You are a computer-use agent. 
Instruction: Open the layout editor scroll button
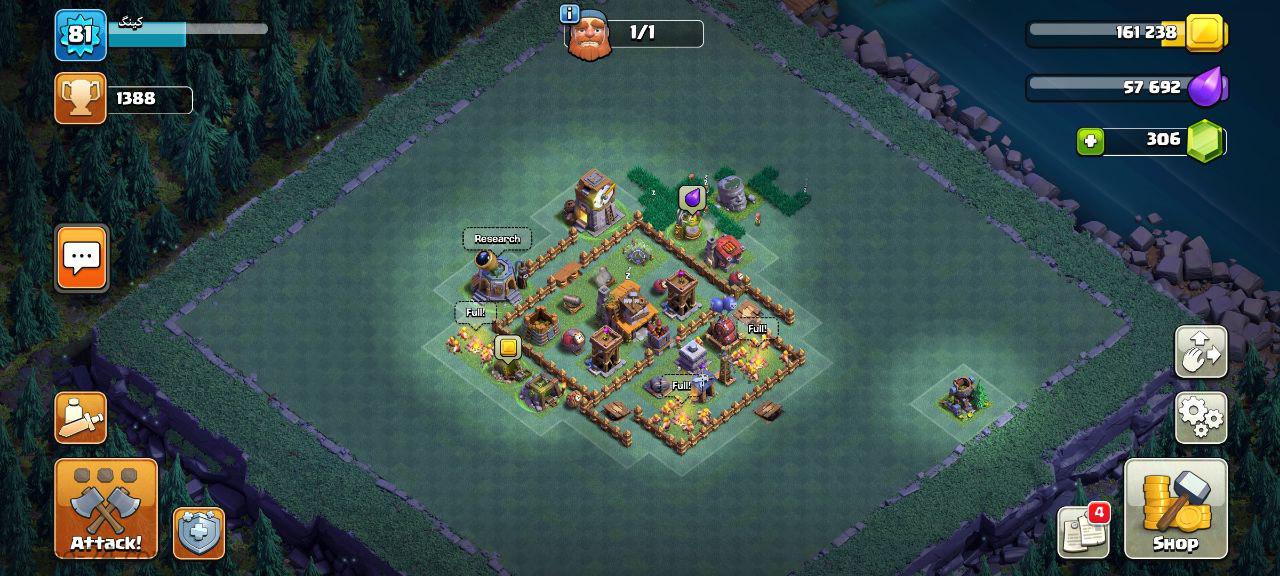(80, 417)
